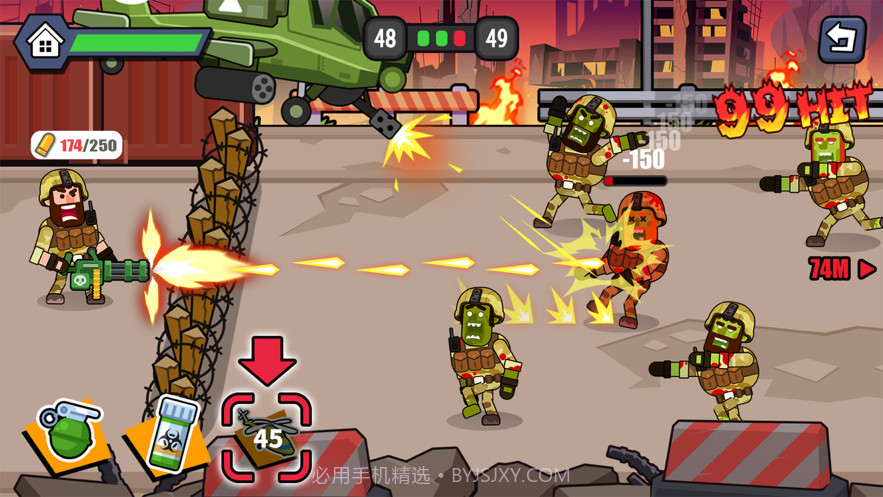883x497 pixels.
Task: Call the helicopter airstrike ability
Action: [x=267, y=434]
